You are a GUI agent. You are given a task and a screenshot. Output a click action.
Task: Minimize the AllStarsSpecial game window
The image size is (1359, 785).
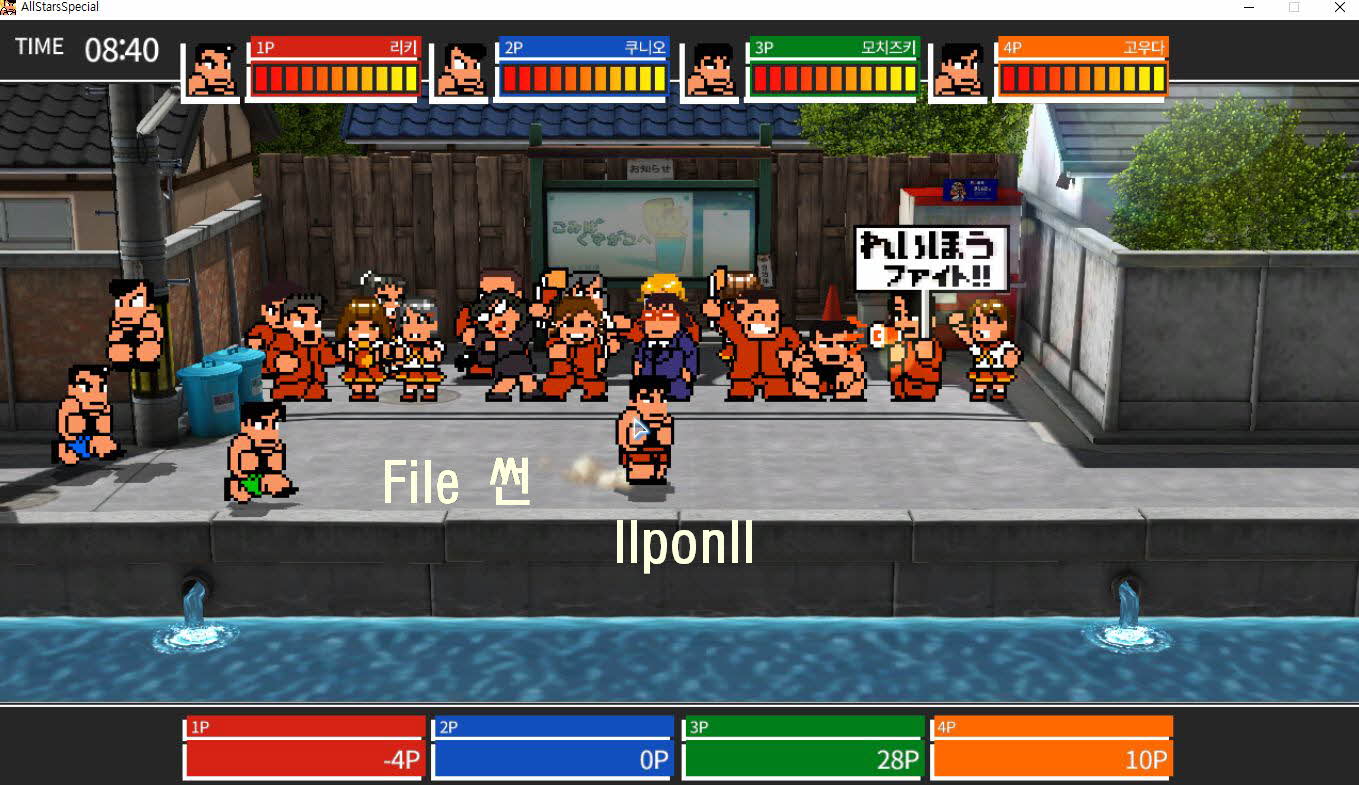(1249, 7)
